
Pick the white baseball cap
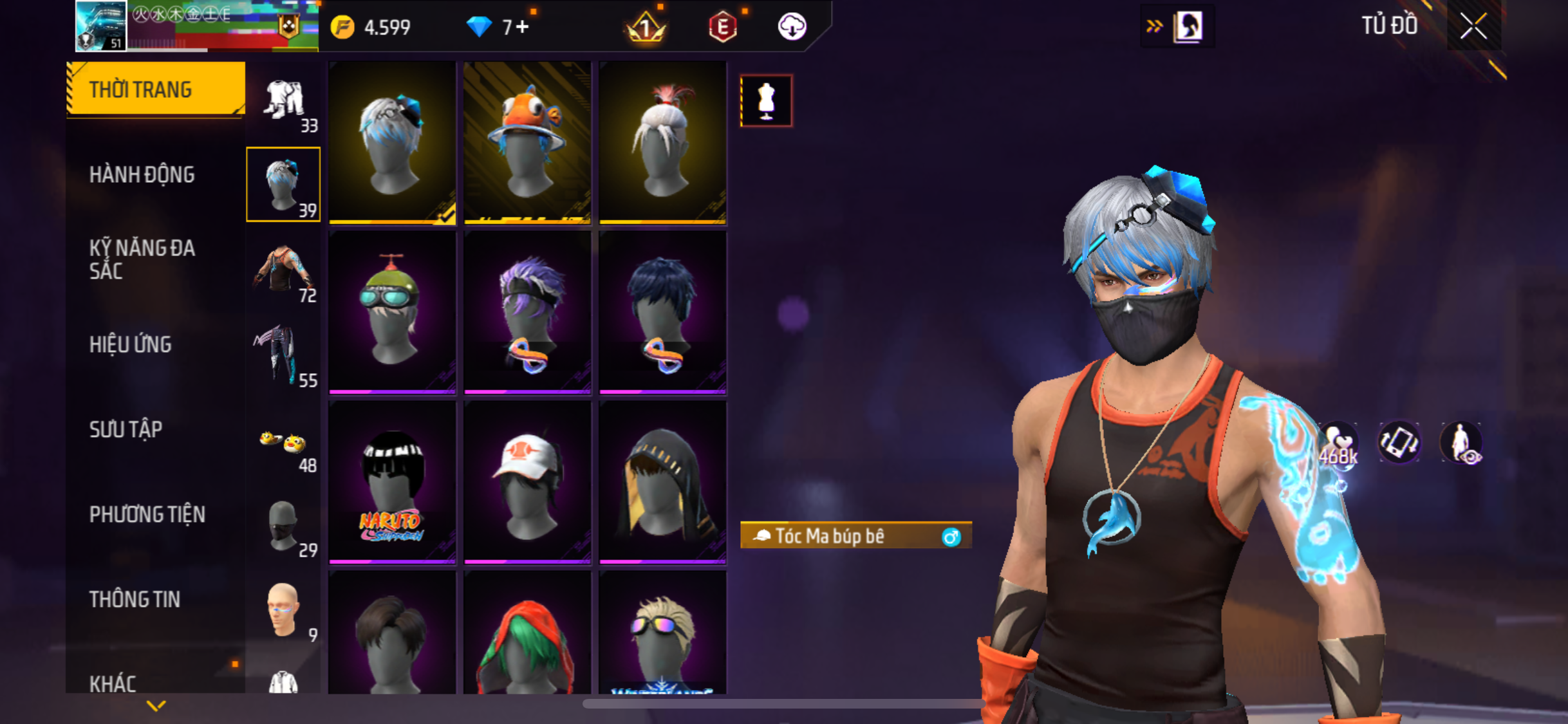click(x=527, y=482)
